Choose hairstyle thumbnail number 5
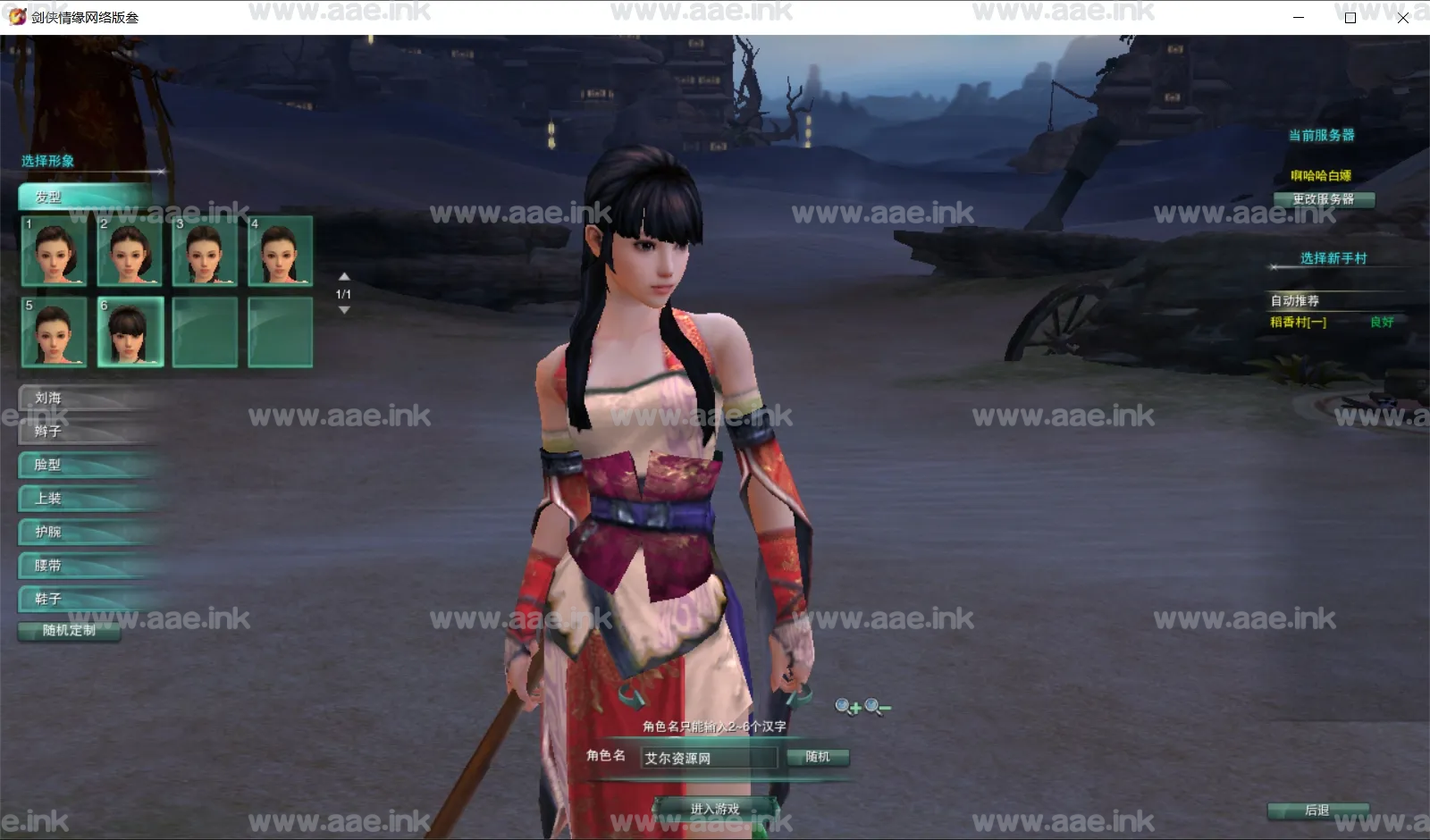 (55, 332)
